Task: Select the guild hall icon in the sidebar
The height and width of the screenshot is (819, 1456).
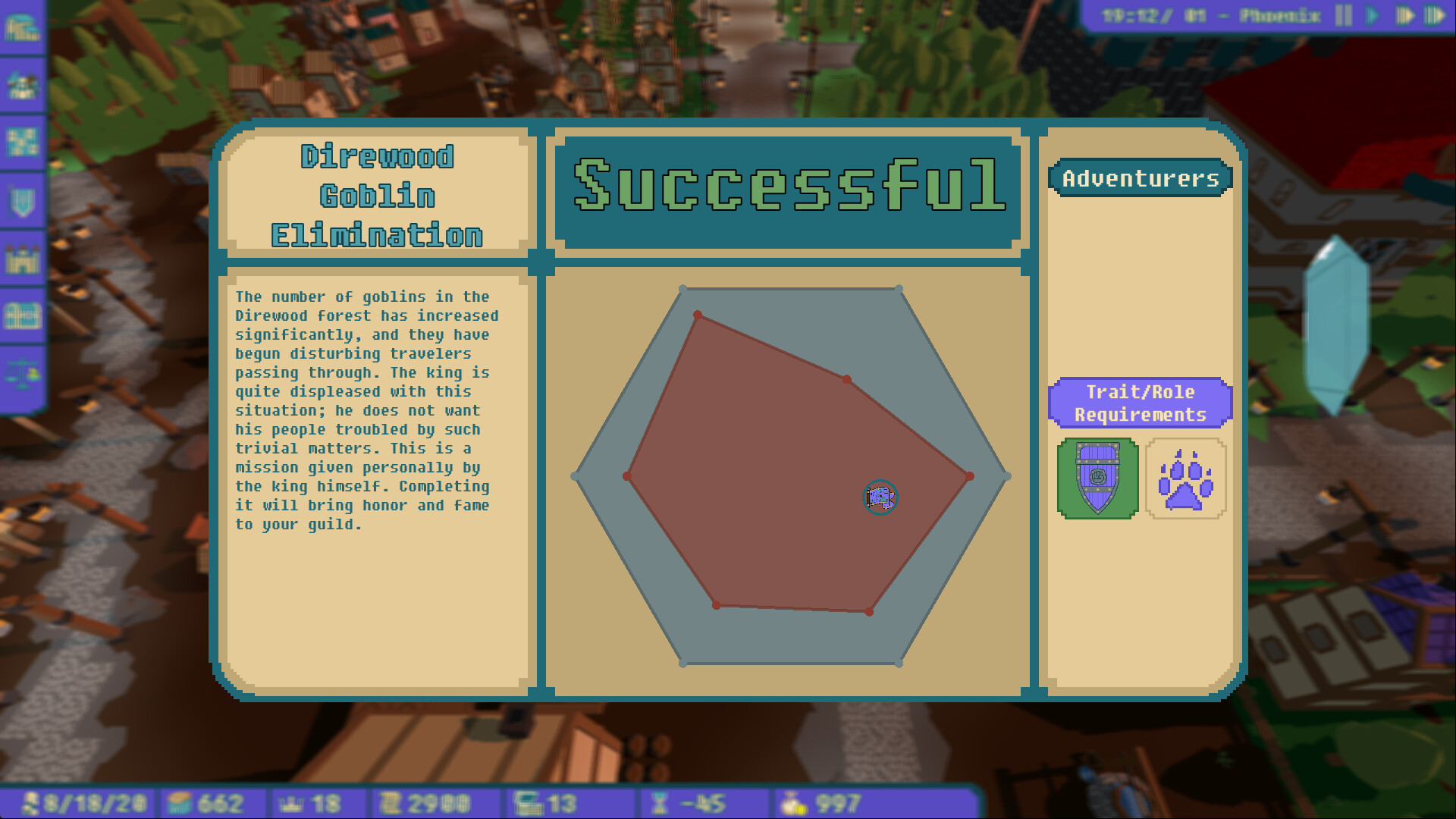Action: point(24,26)
